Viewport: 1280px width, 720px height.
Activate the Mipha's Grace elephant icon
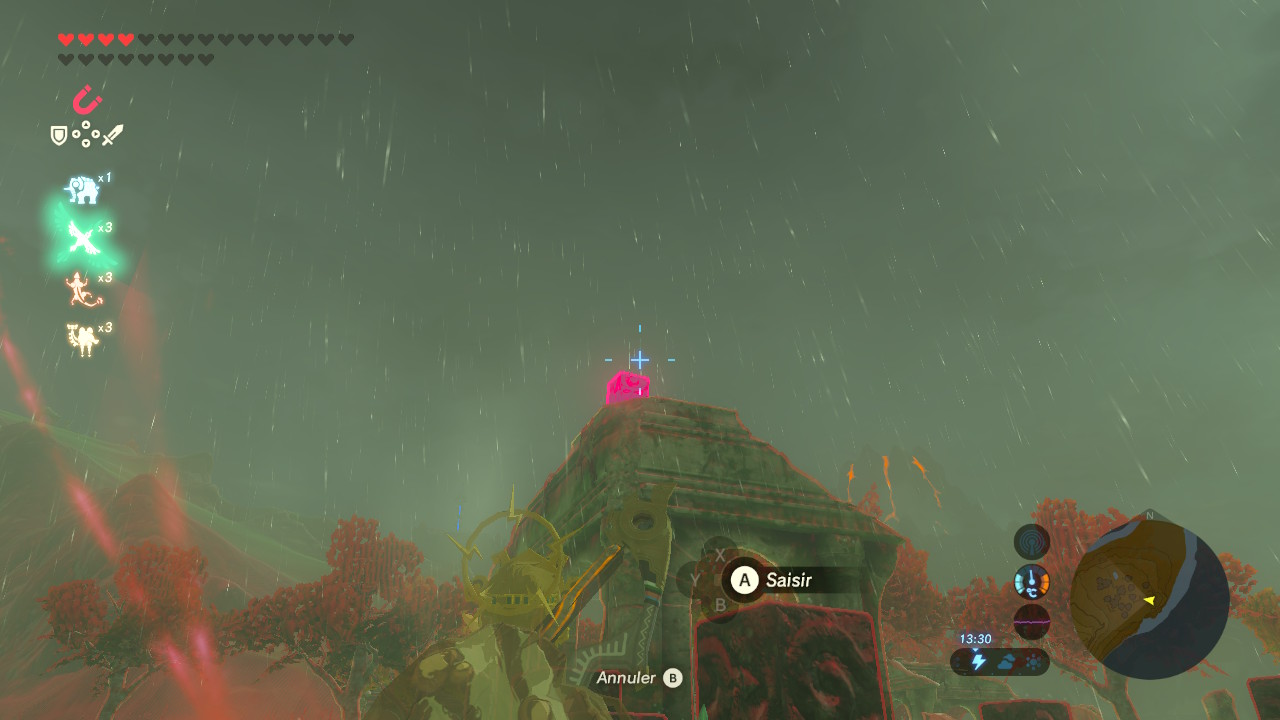click(83, 189)
